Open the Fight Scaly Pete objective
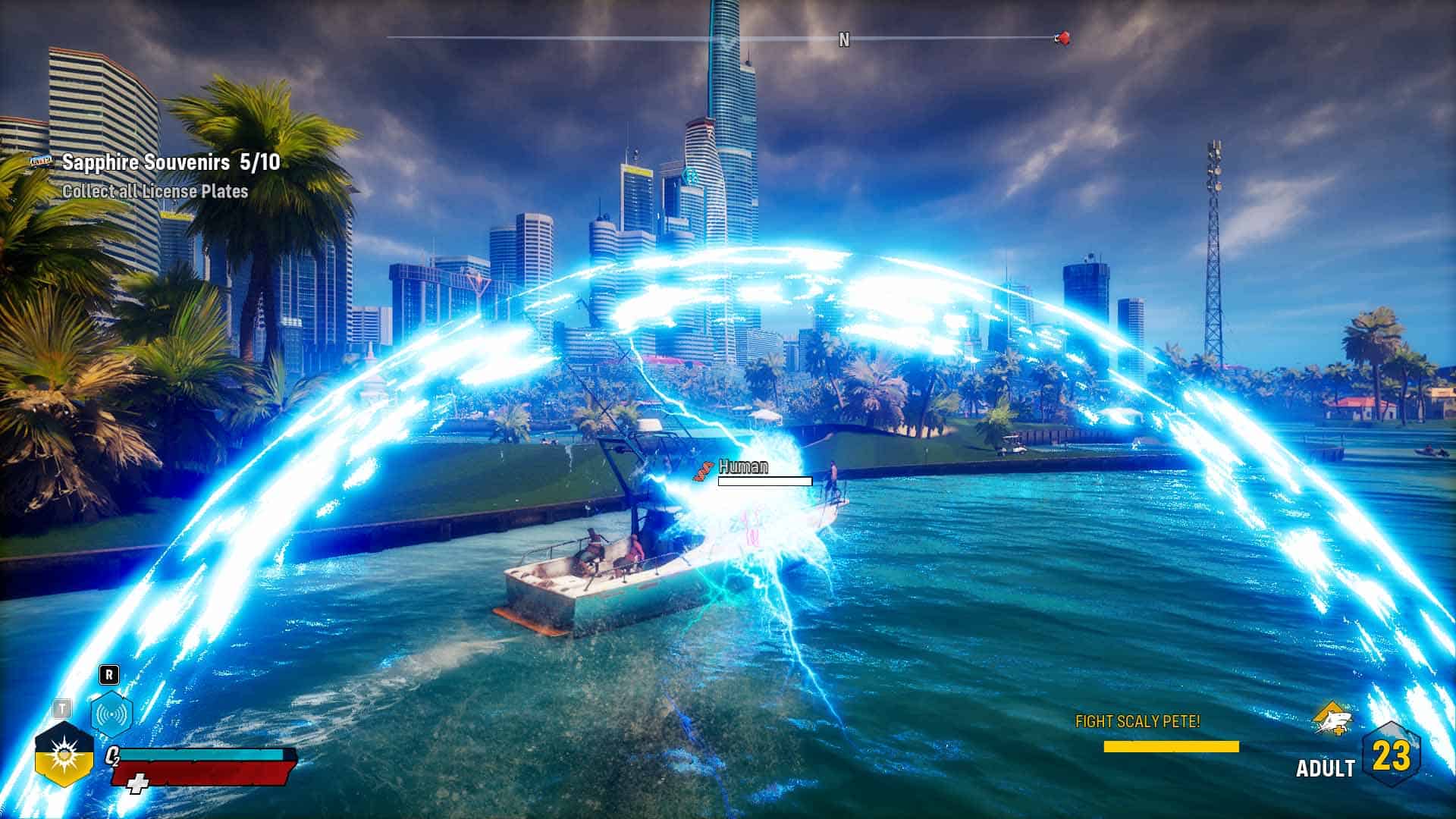Screen dimensions: 1456x819 (1137, 721)
